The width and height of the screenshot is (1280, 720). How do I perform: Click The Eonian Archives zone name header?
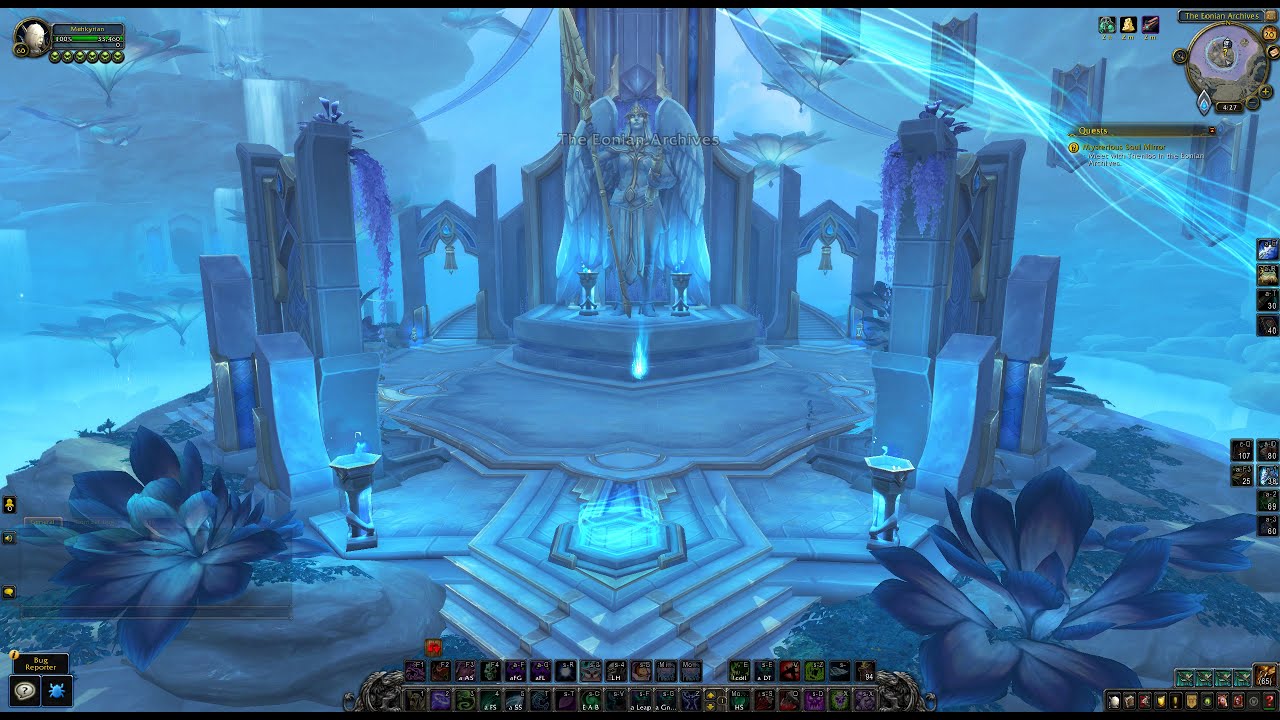pyautogui.click(x=1221, y=16)
